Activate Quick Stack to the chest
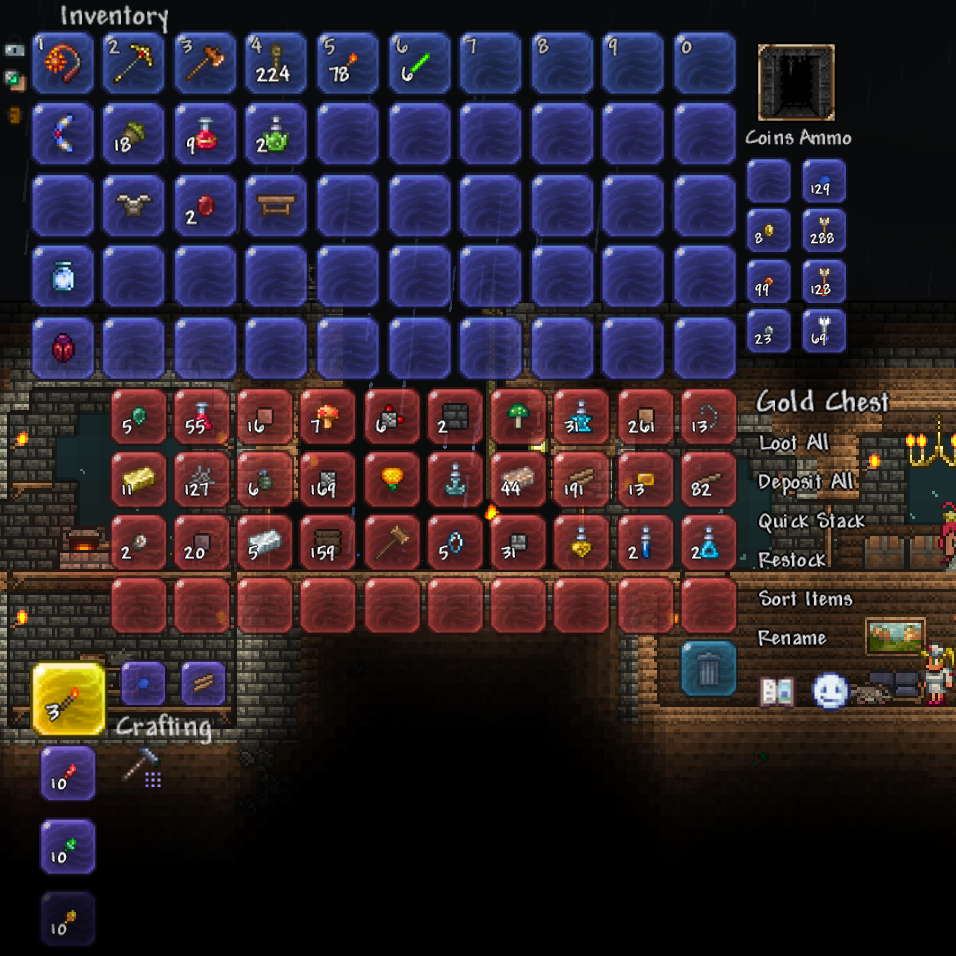Screen dimensions: 956x956 811,521
